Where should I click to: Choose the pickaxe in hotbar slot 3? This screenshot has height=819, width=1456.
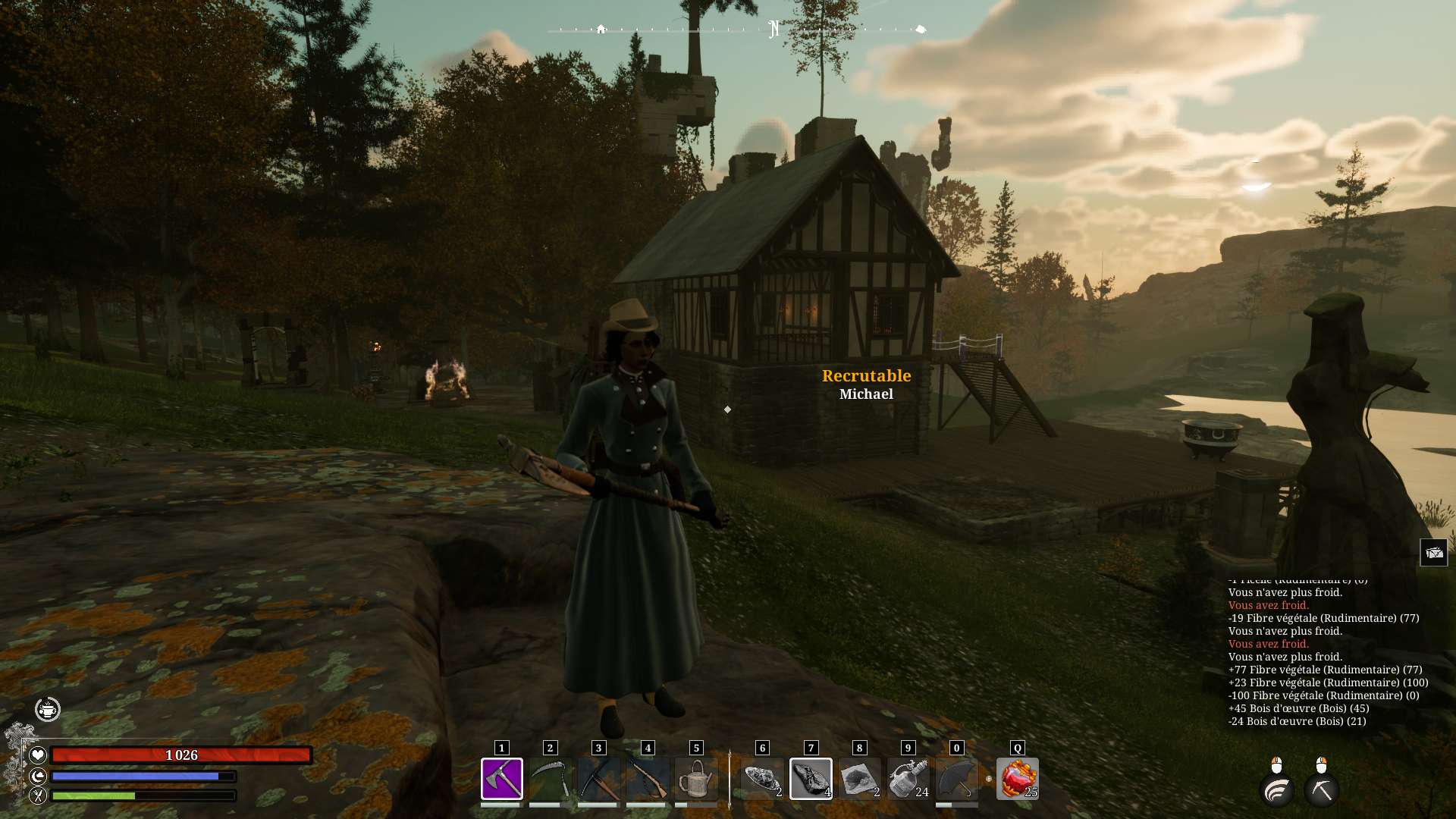click(x=598, y=778)
